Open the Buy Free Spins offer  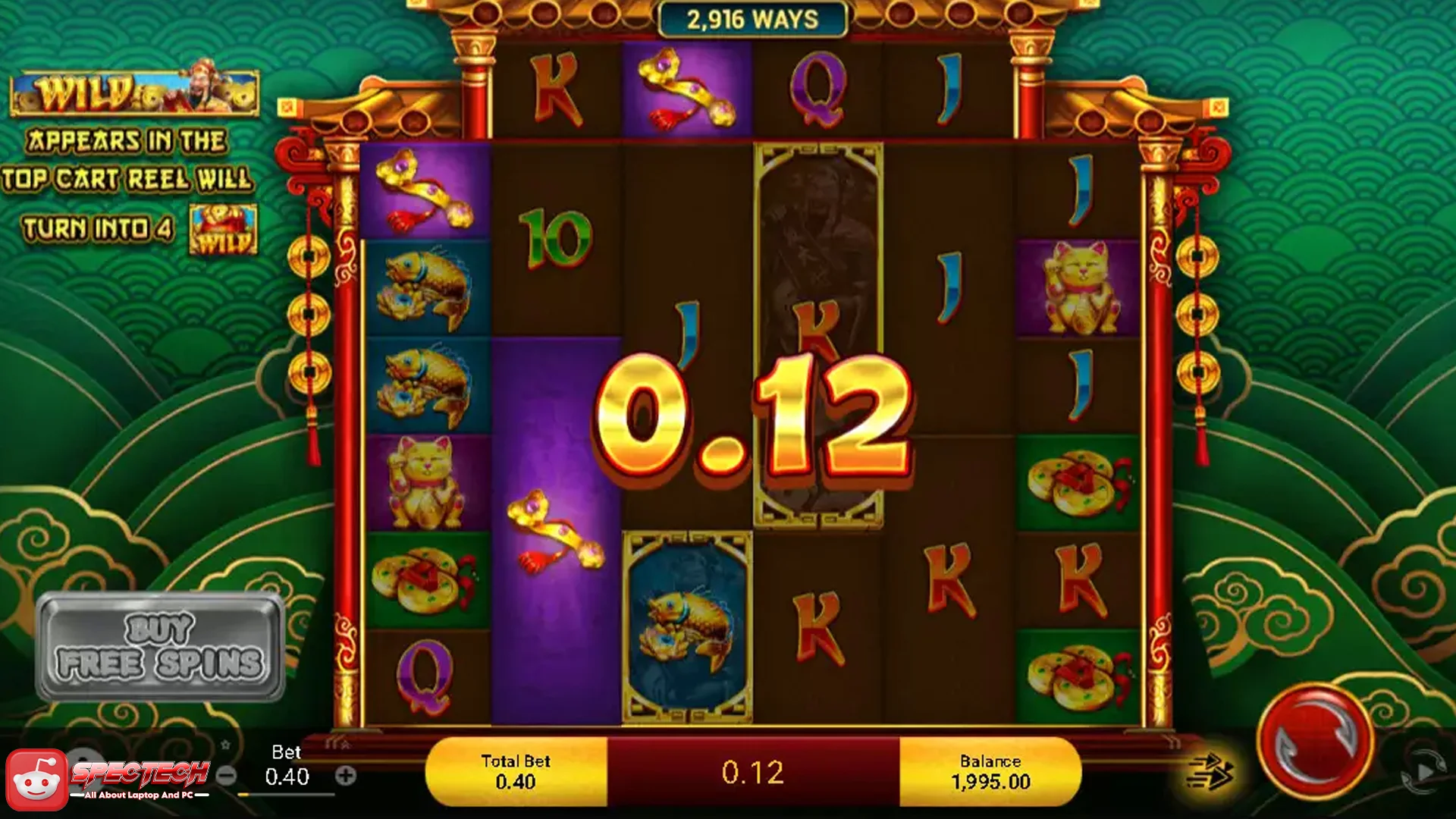[160, 647]
